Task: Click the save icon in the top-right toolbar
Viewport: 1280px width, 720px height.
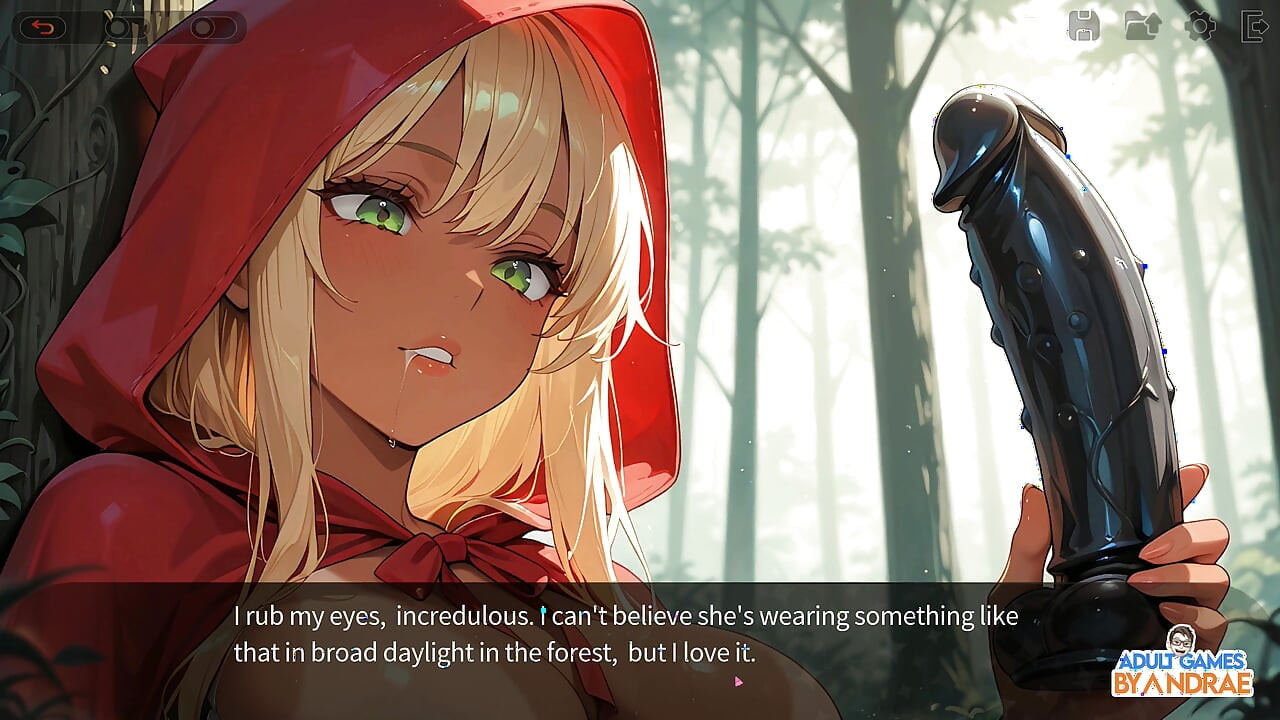Action: click(1083, 27)
